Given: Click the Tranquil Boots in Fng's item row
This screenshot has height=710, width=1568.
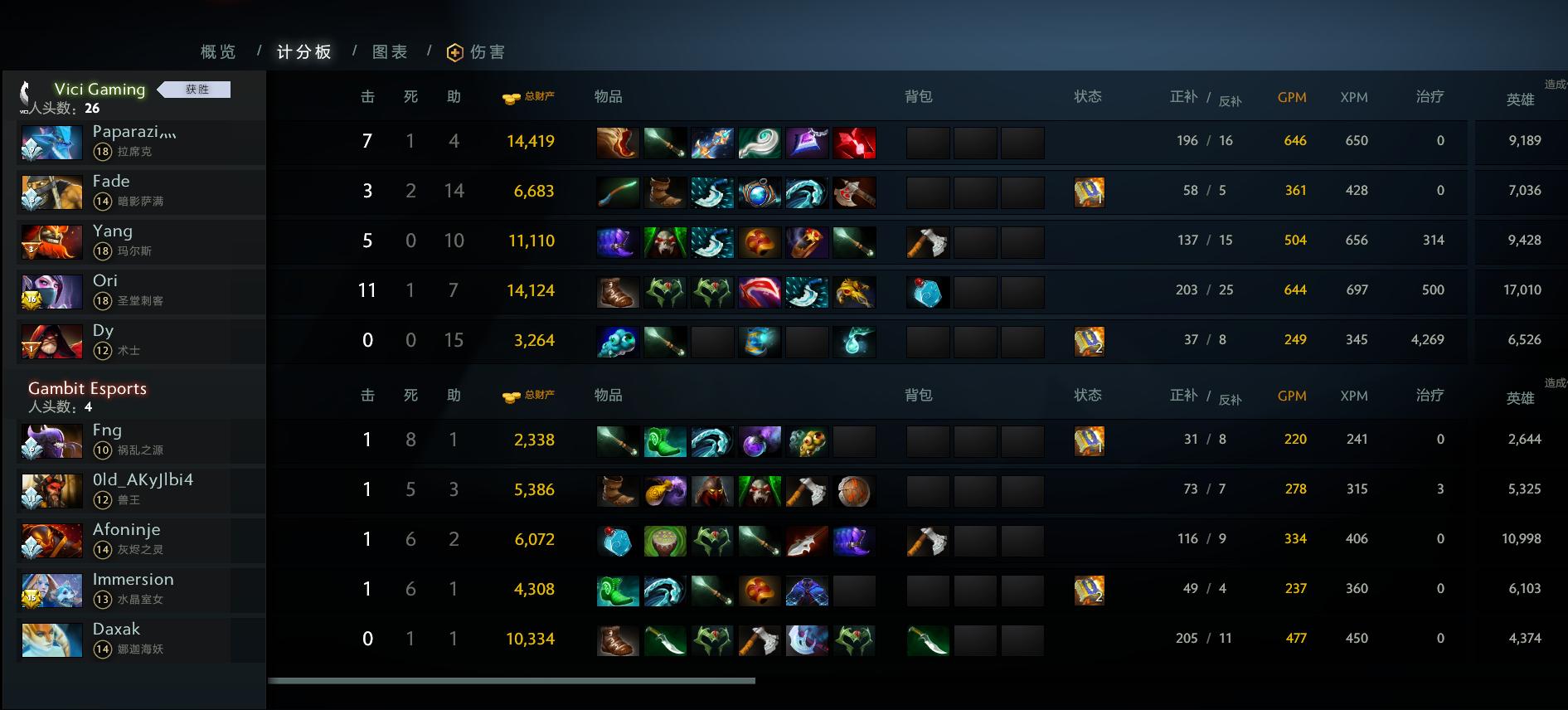Looking at the screenshot, I should point(664,440).
